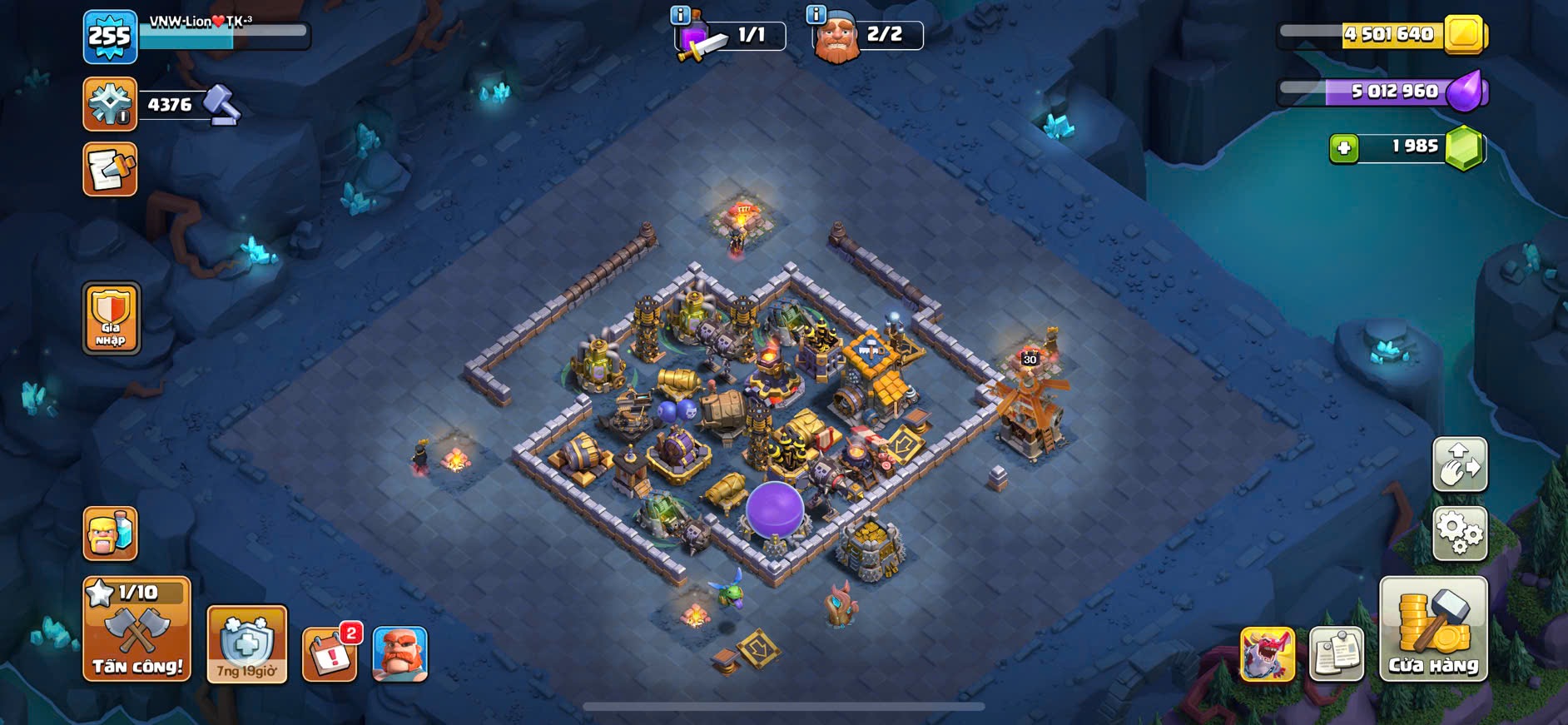
Task: Open the snowflake league trophy badge
Action: coord(110,105)
